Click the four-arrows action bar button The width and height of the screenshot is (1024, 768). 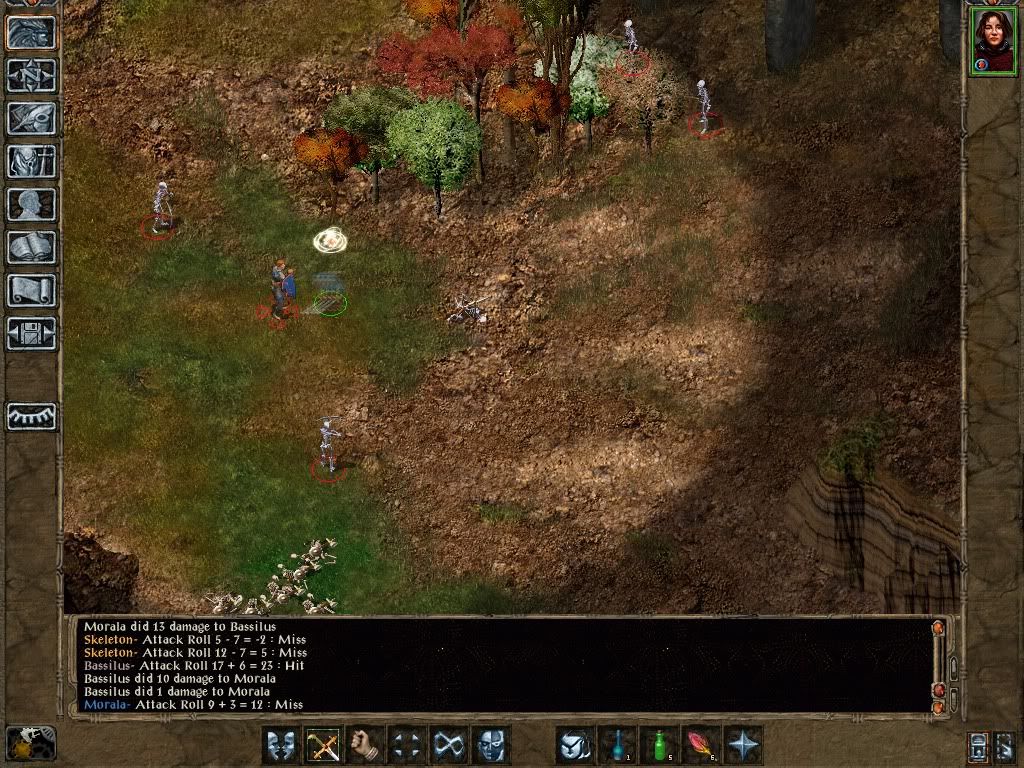[407, 745]
